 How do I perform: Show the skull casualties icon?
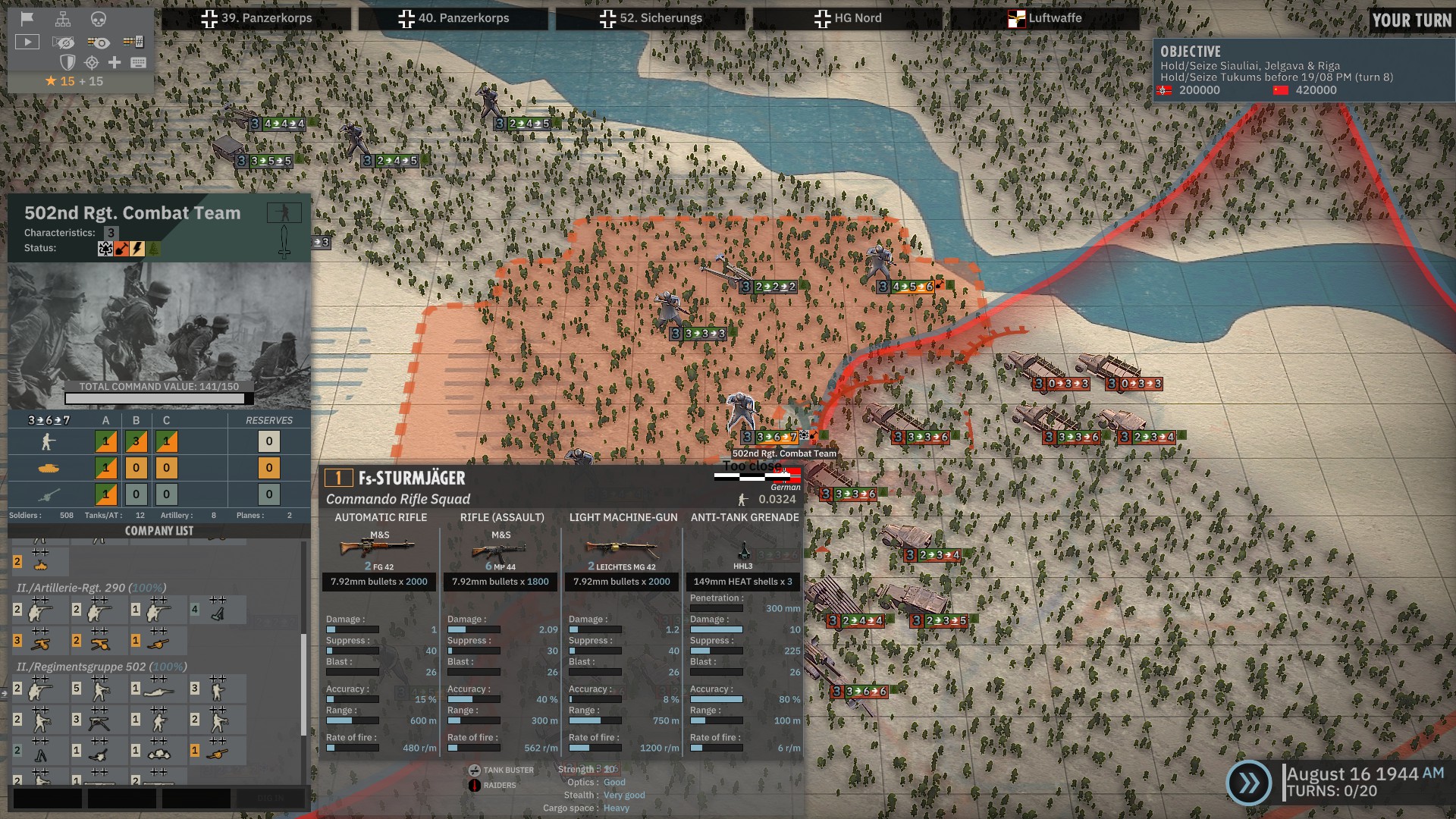pyautogui.click(x=99, y=19)
